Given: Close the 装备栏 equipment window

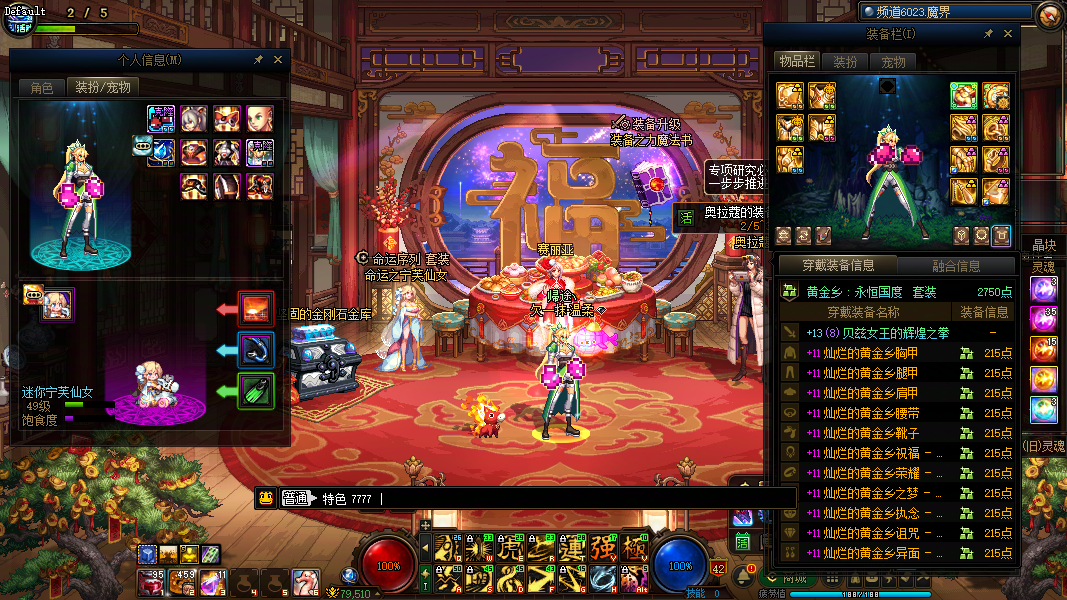Looking at the screenshot, I should [1008, 34].
